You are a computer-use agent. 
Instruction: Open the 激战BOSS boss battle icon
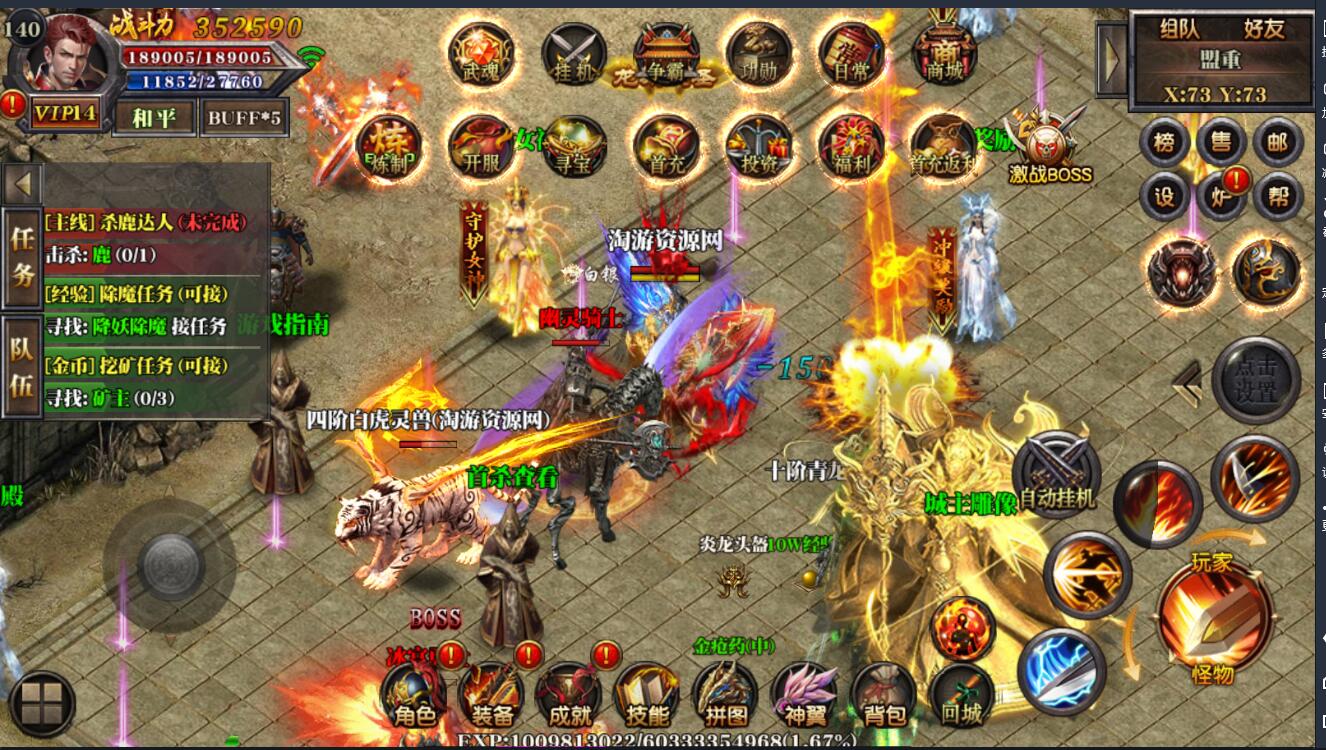pos(1048,150)
